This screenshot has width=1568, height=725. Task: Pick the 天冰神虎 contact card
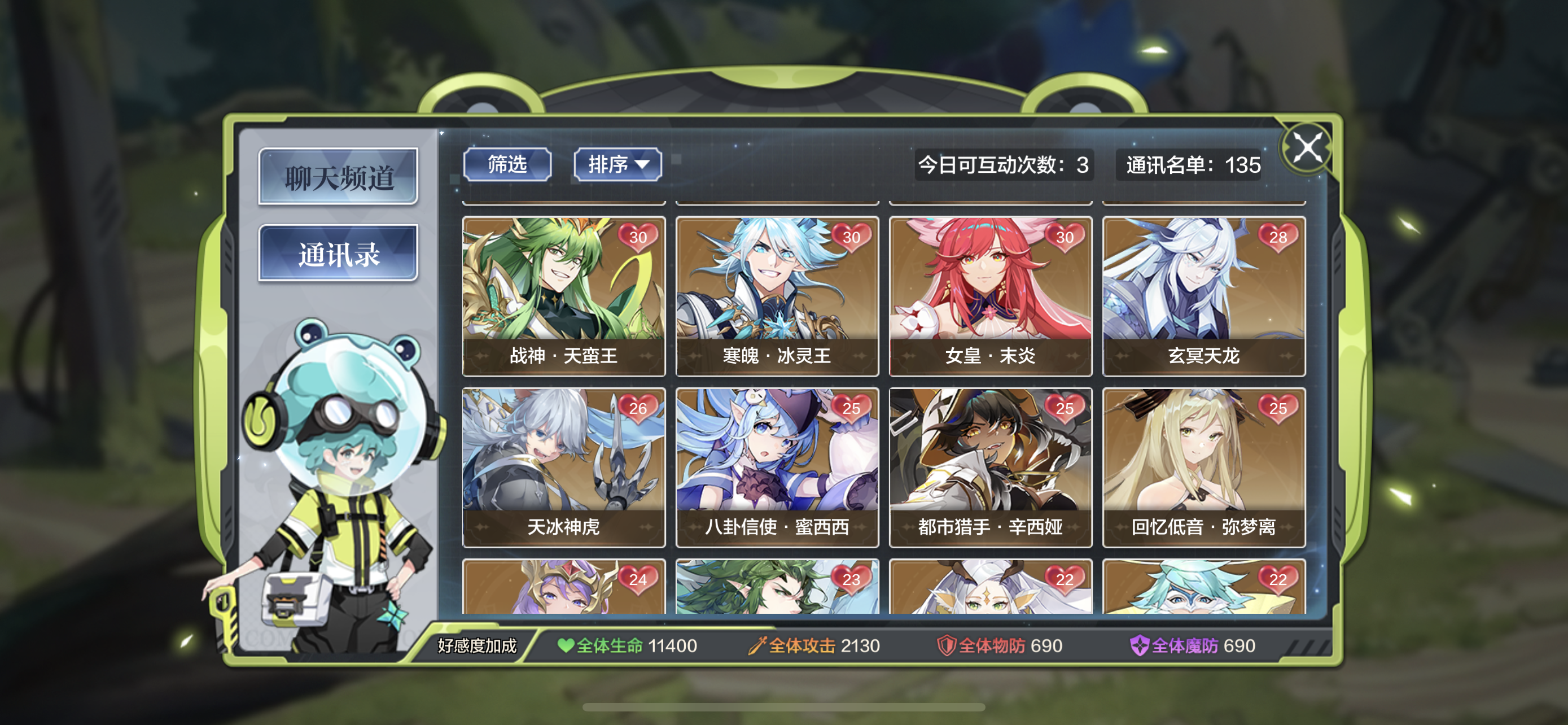pos(563,467)
